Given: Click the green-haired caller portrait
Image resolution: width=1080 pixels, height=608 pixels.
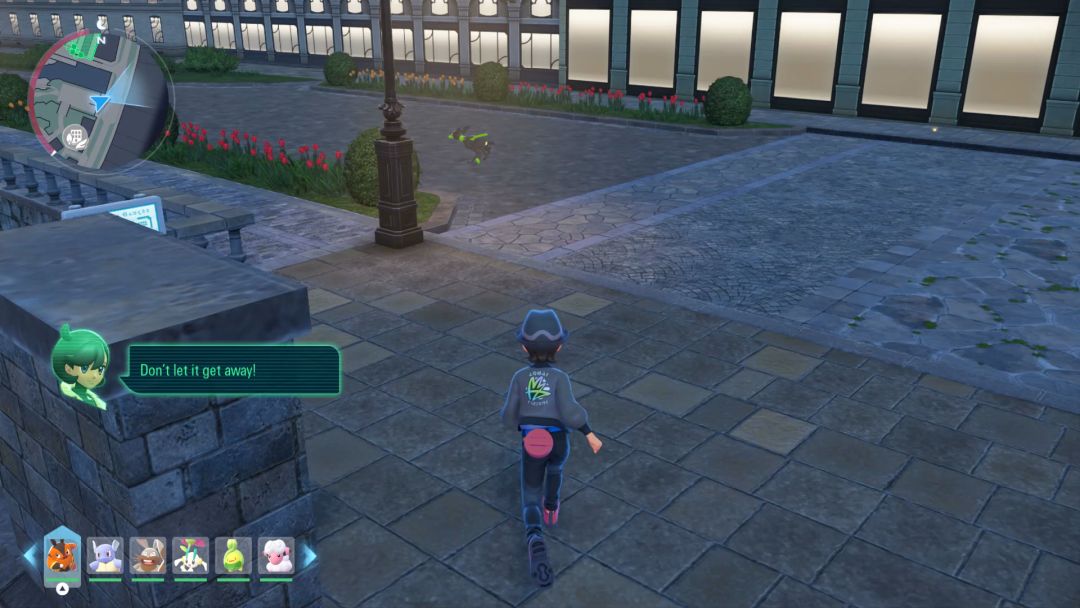Looking at the screenshot, I should (x=80, y=367).
